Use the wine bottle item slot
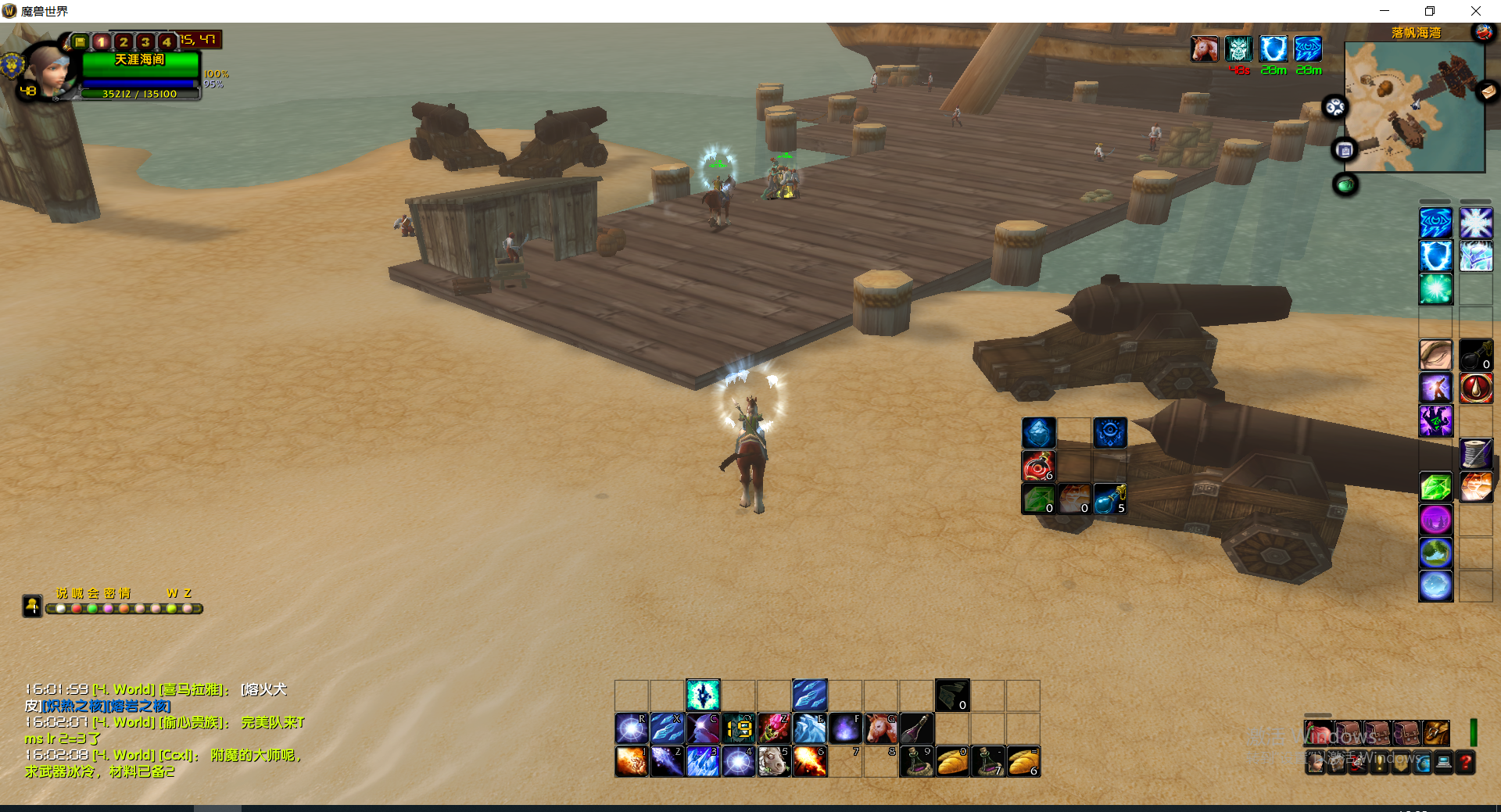This screenshot has width=1501, height=812. click(917, 728)
